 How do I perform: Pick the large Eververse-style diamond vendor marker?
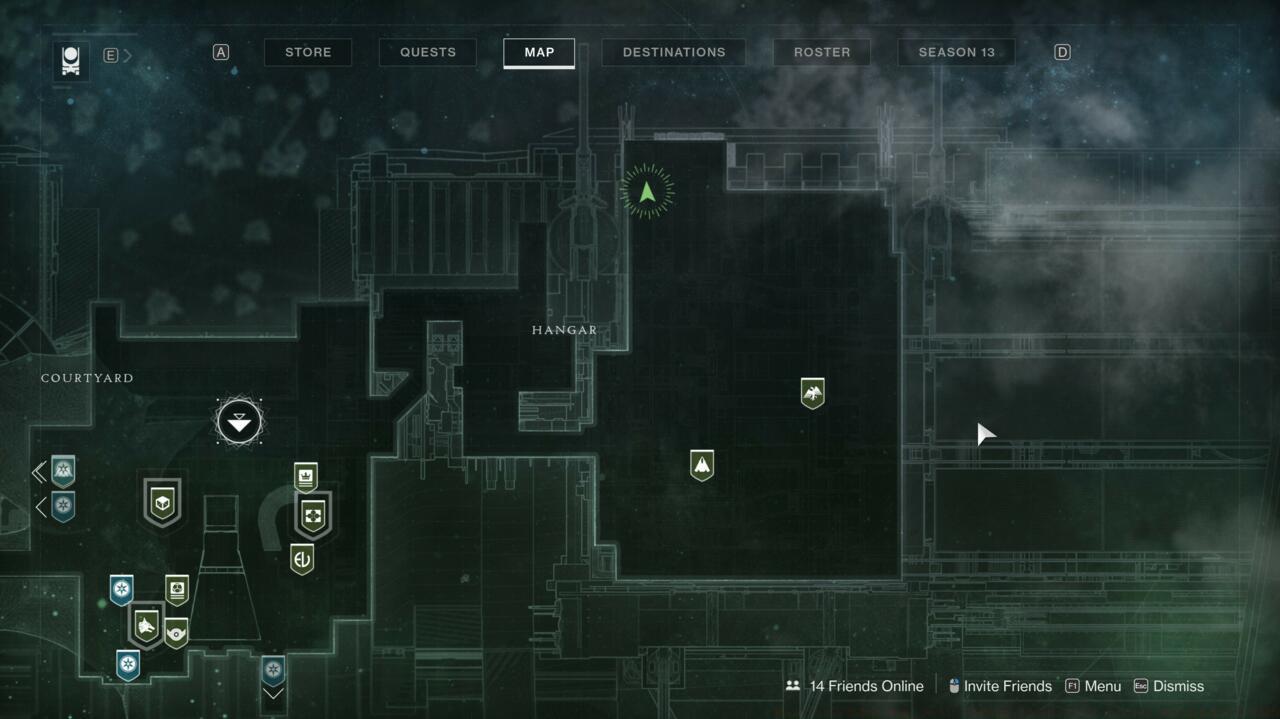313,515
